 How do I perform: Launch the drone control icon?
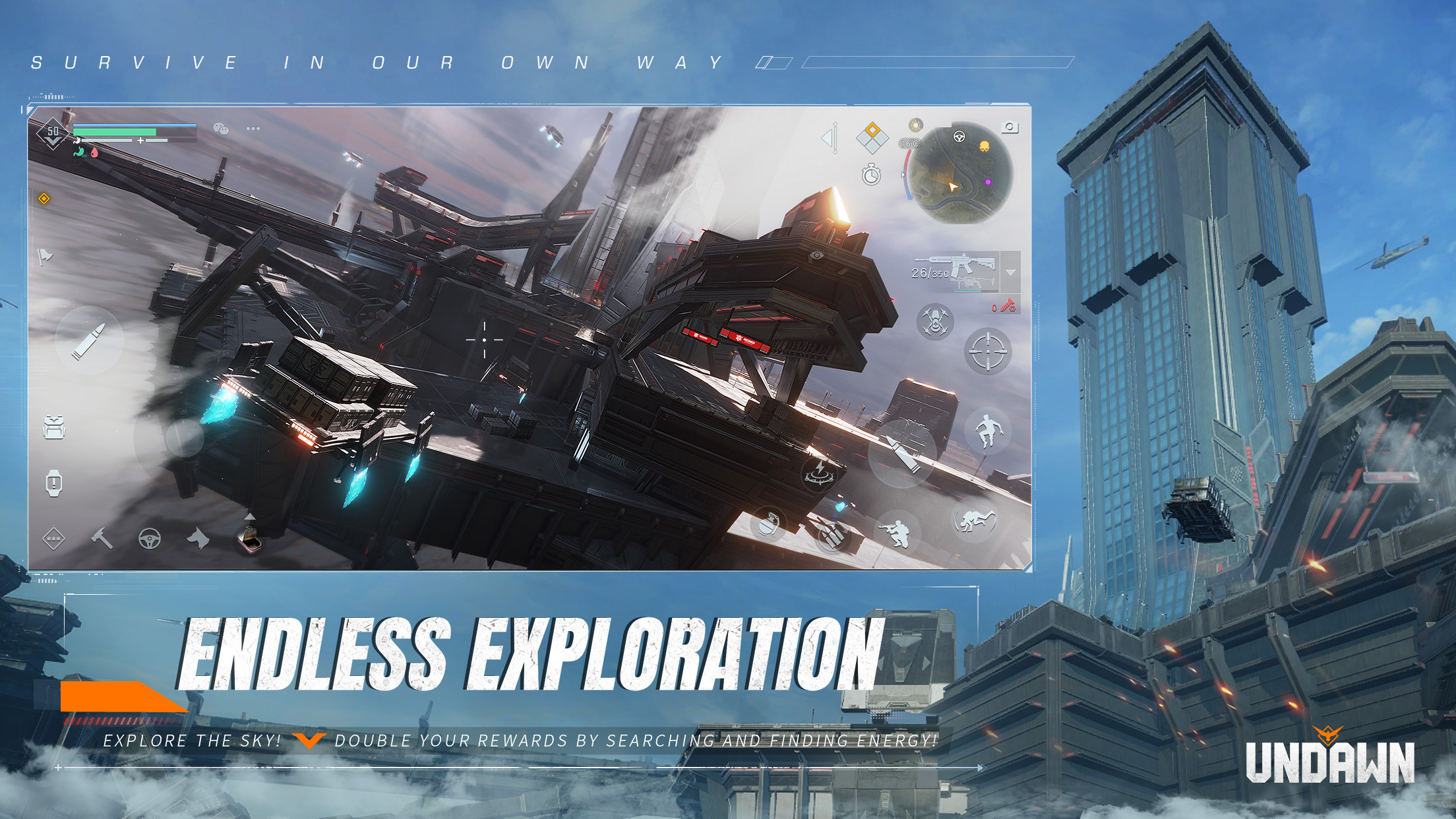[935, 321]
